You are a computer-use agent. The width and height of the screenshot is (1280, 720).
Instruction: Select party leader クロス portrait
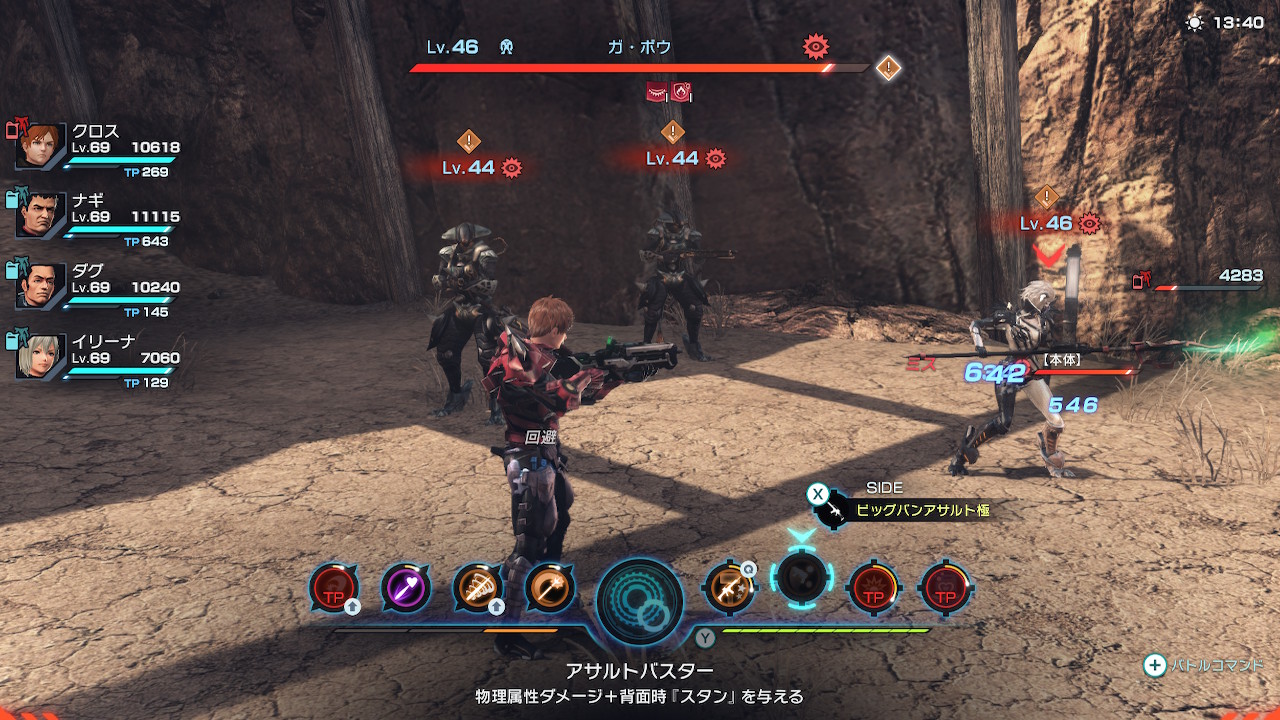[x=41, y=146]
